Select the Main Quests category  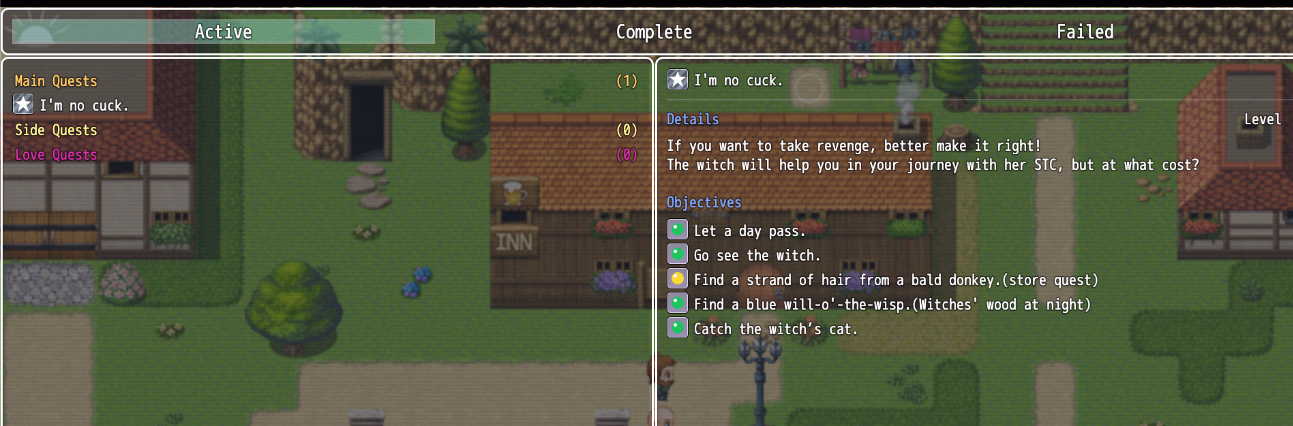coord(57,81)
